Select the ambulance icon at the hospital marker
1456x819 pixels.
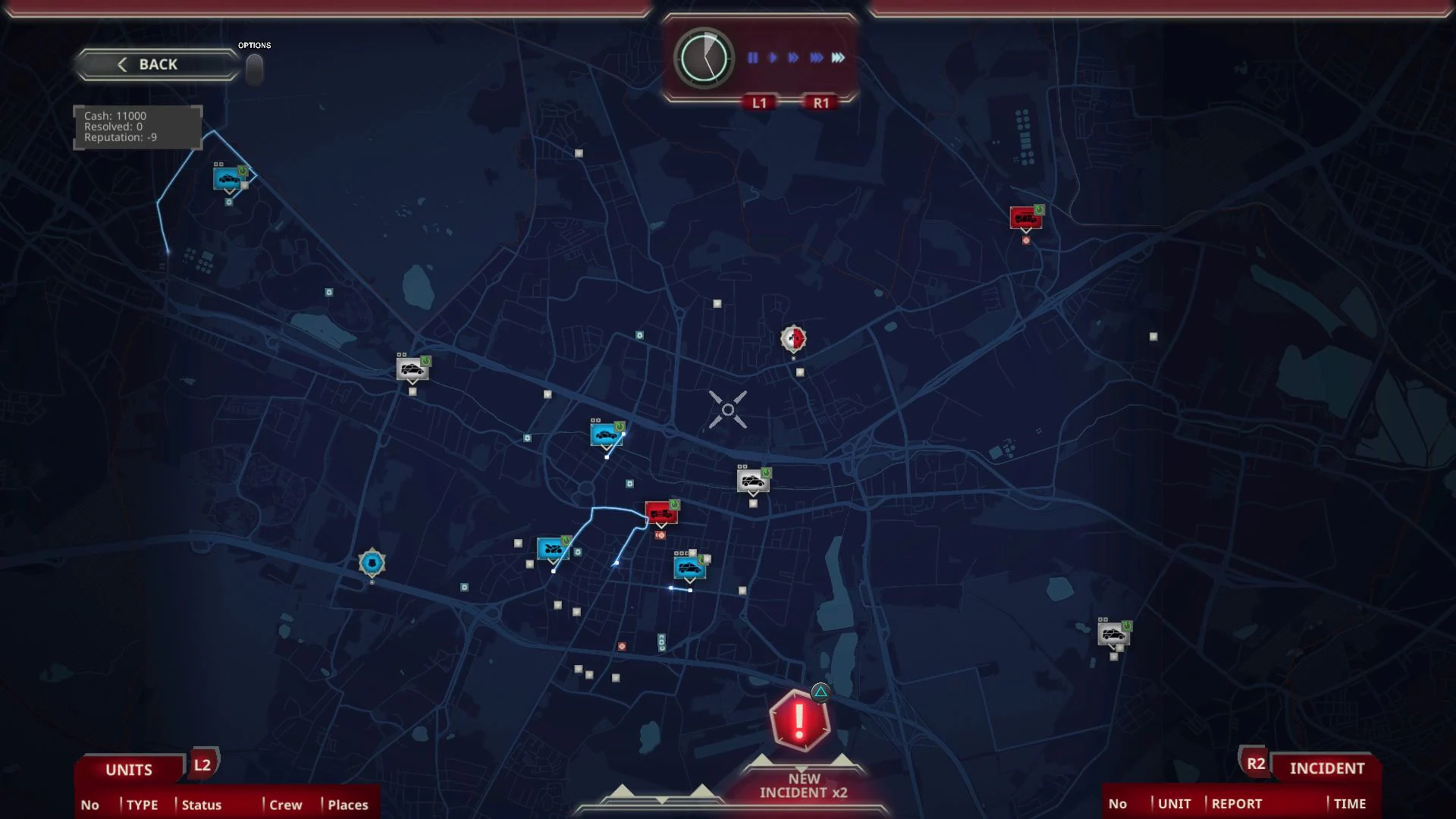pyautogui.click(x=794, y=339)
